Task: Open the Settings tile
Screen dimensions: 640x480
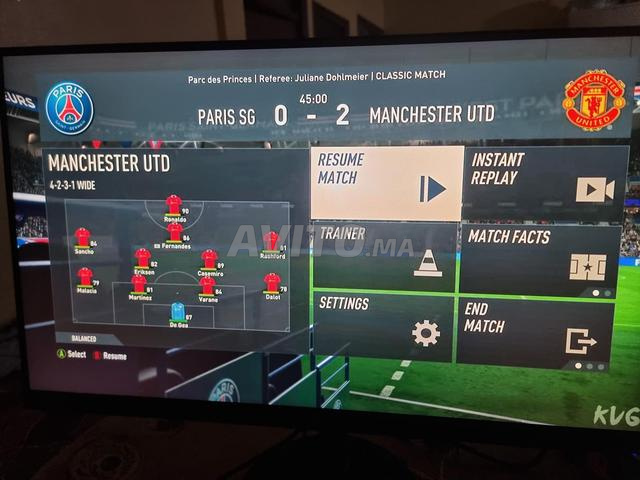Action: [x=383, y=327]
